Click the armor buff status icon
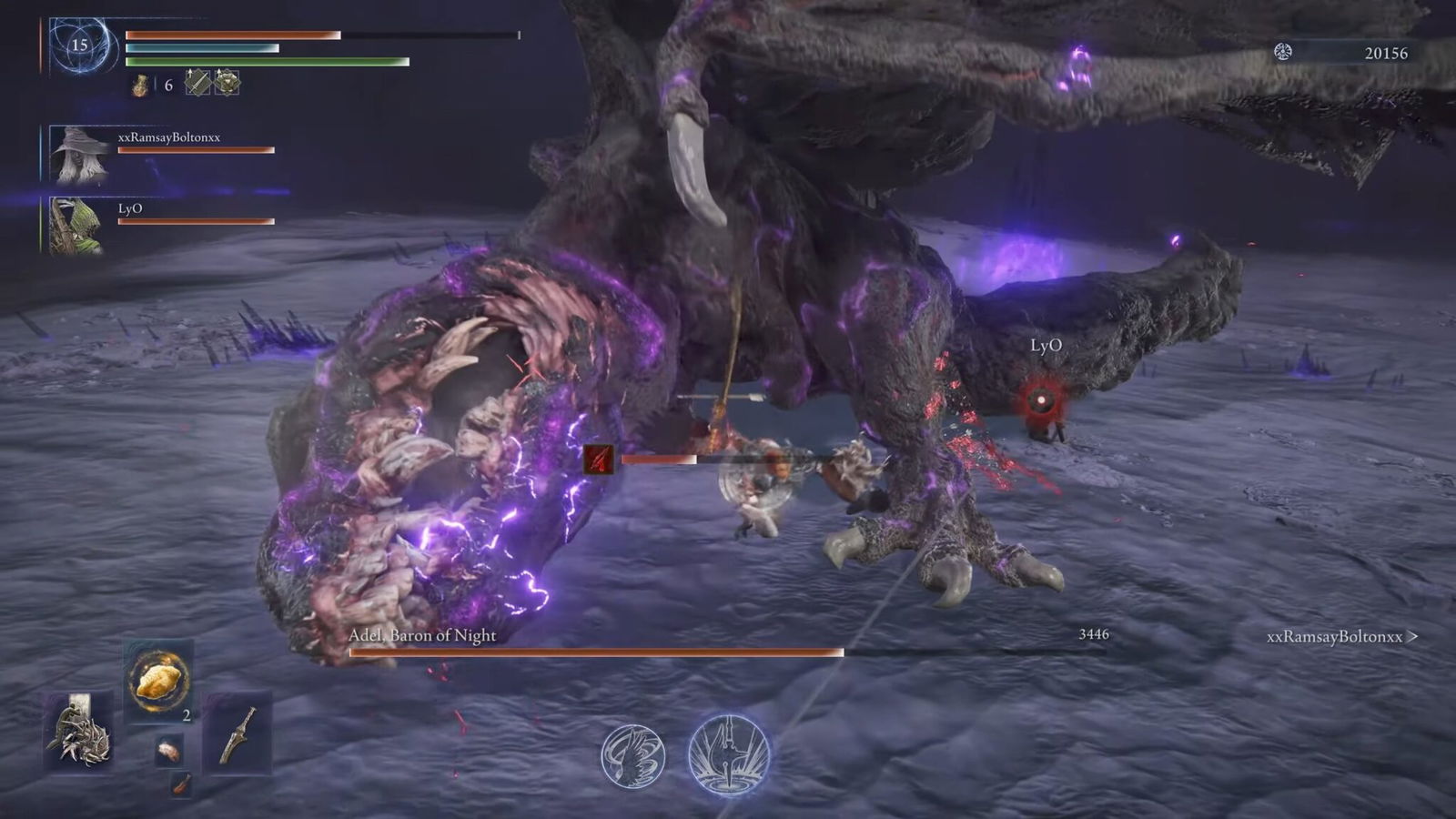 (x=227, y=83)
